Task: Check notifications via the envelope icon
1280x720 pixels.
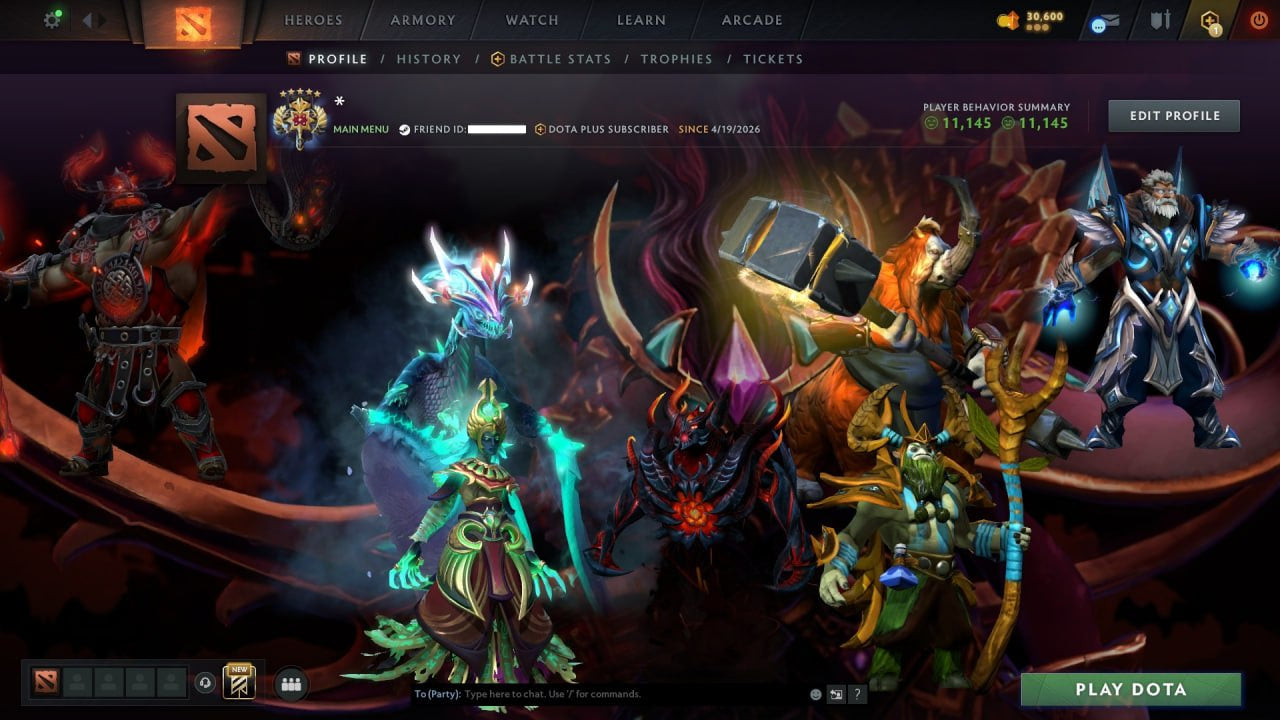Action: click(1103, 18)
